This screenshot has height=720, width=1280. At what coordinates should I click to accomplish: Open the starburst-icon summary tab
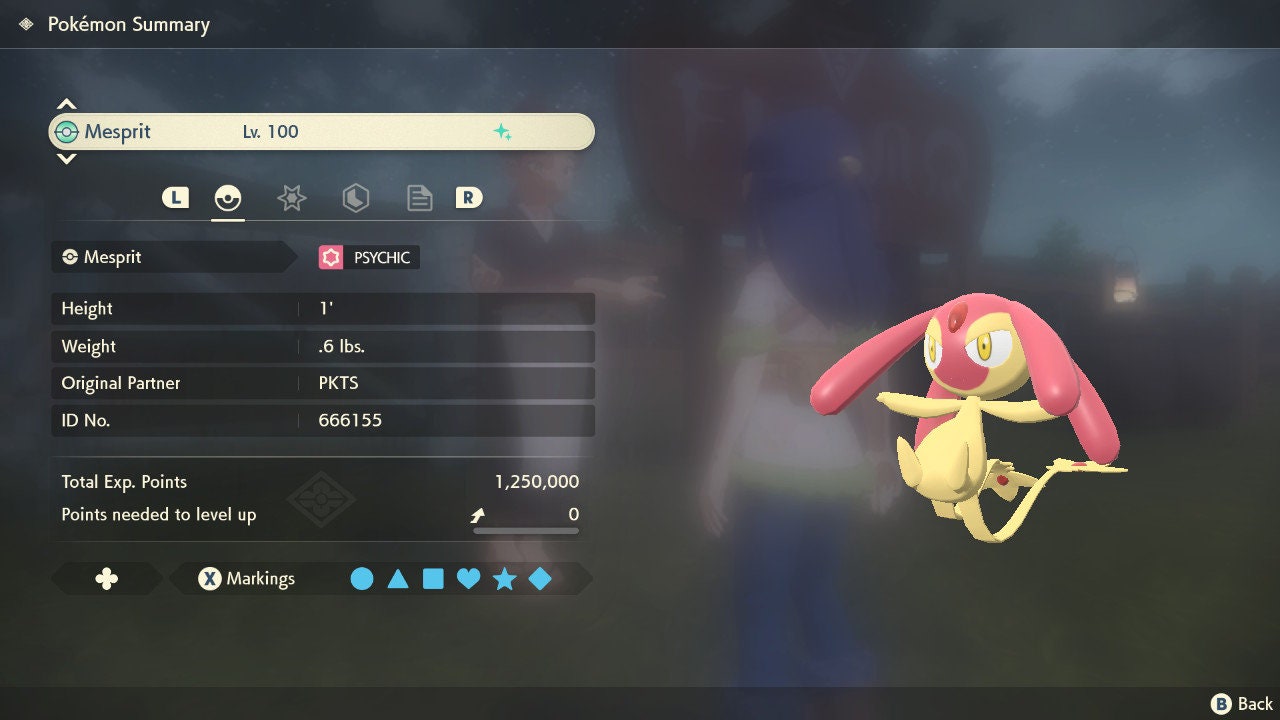click(x=291, y=198)
